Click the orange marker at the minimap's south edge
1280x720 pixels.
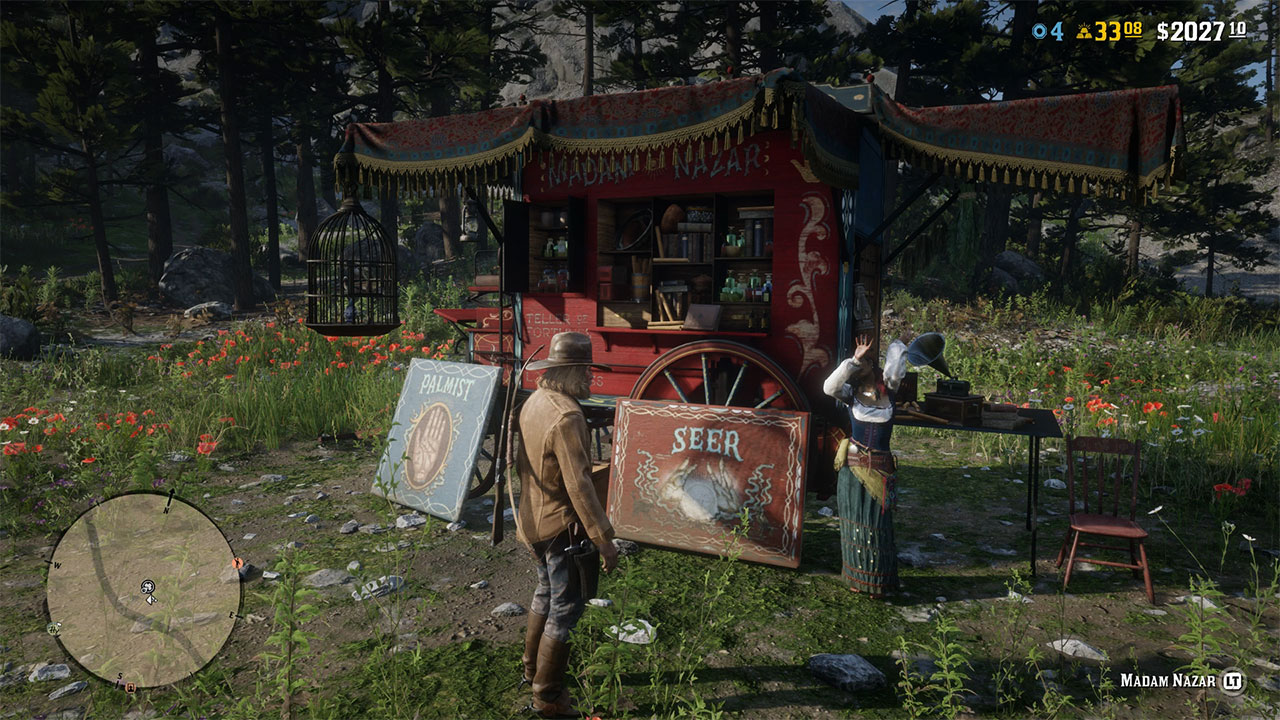tap(129, 686)
